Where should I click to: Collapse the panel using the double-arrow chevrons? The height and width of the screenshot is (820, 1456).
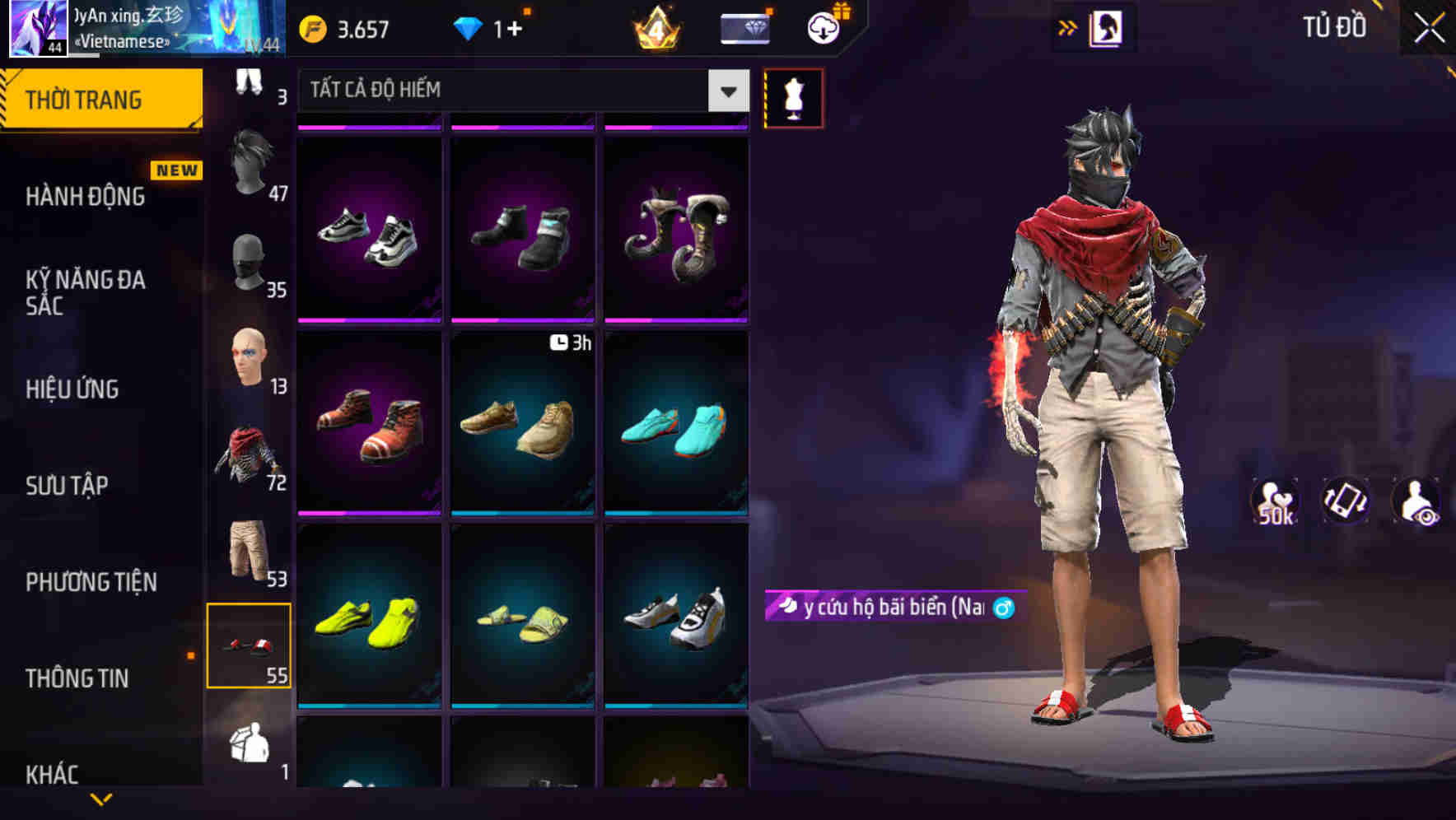1068,27
